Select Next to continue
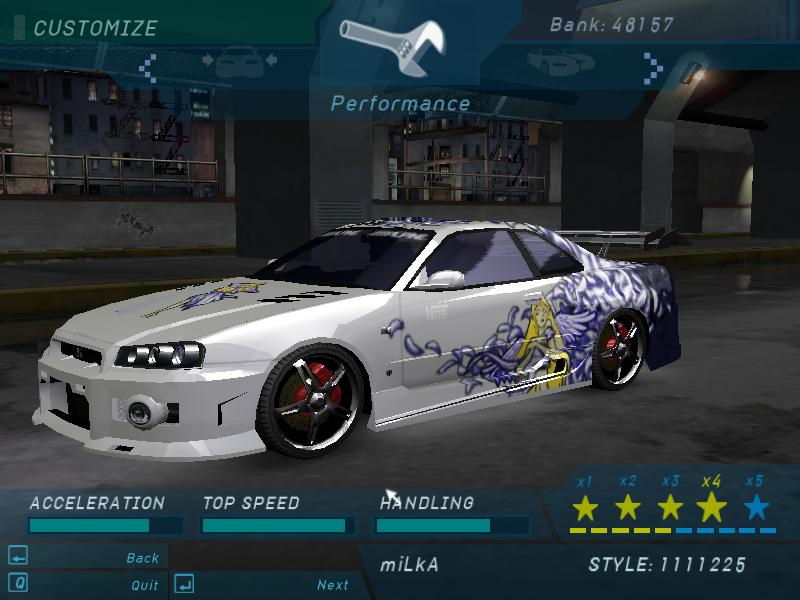The image size is (800, 600). [x=333, y=585]
